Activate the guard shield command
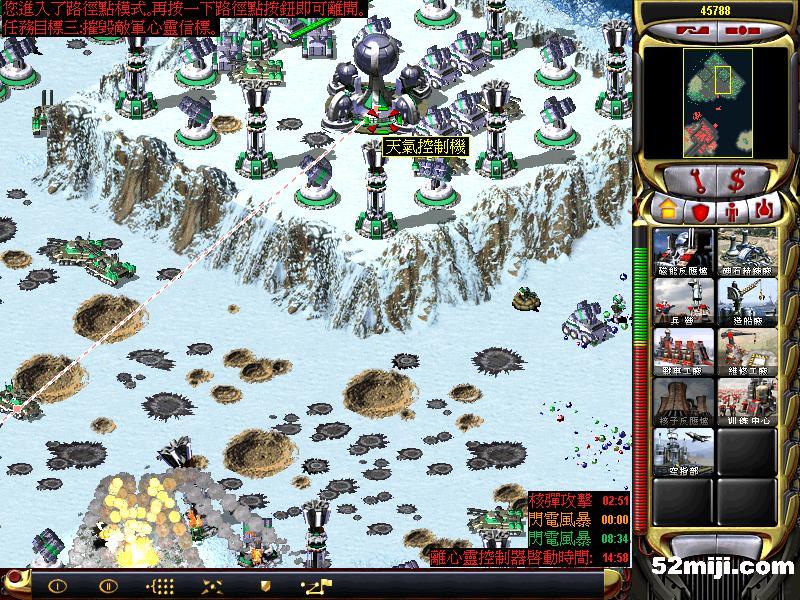 coord(264,585)
